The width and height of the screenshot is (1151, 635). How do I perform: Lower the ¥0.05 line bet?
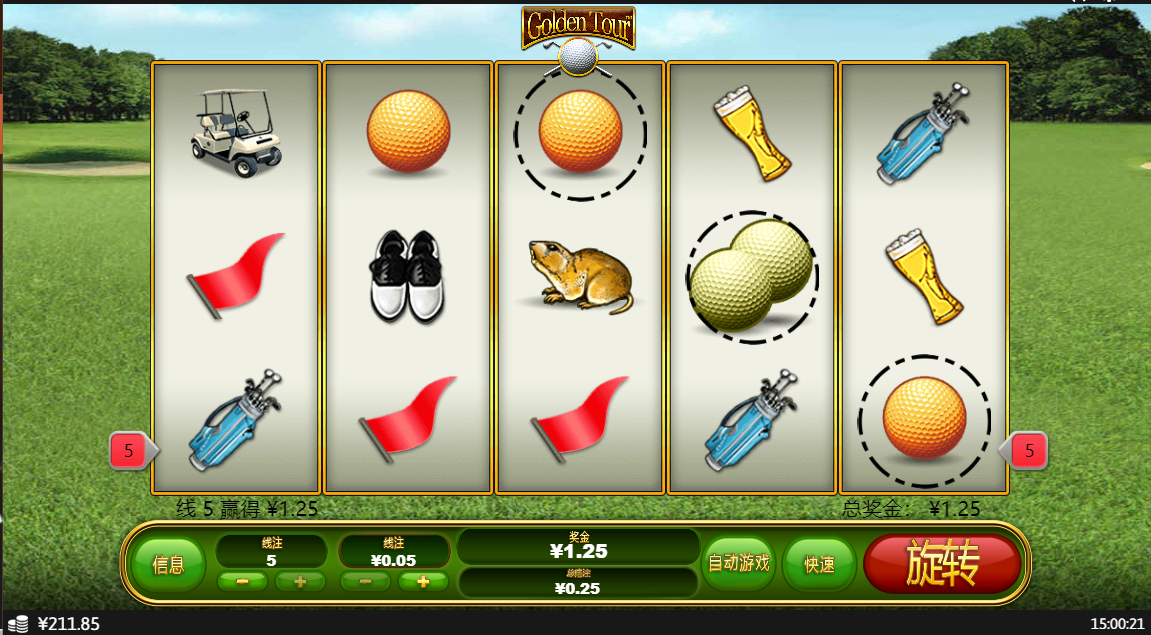(x=366, y=582)
